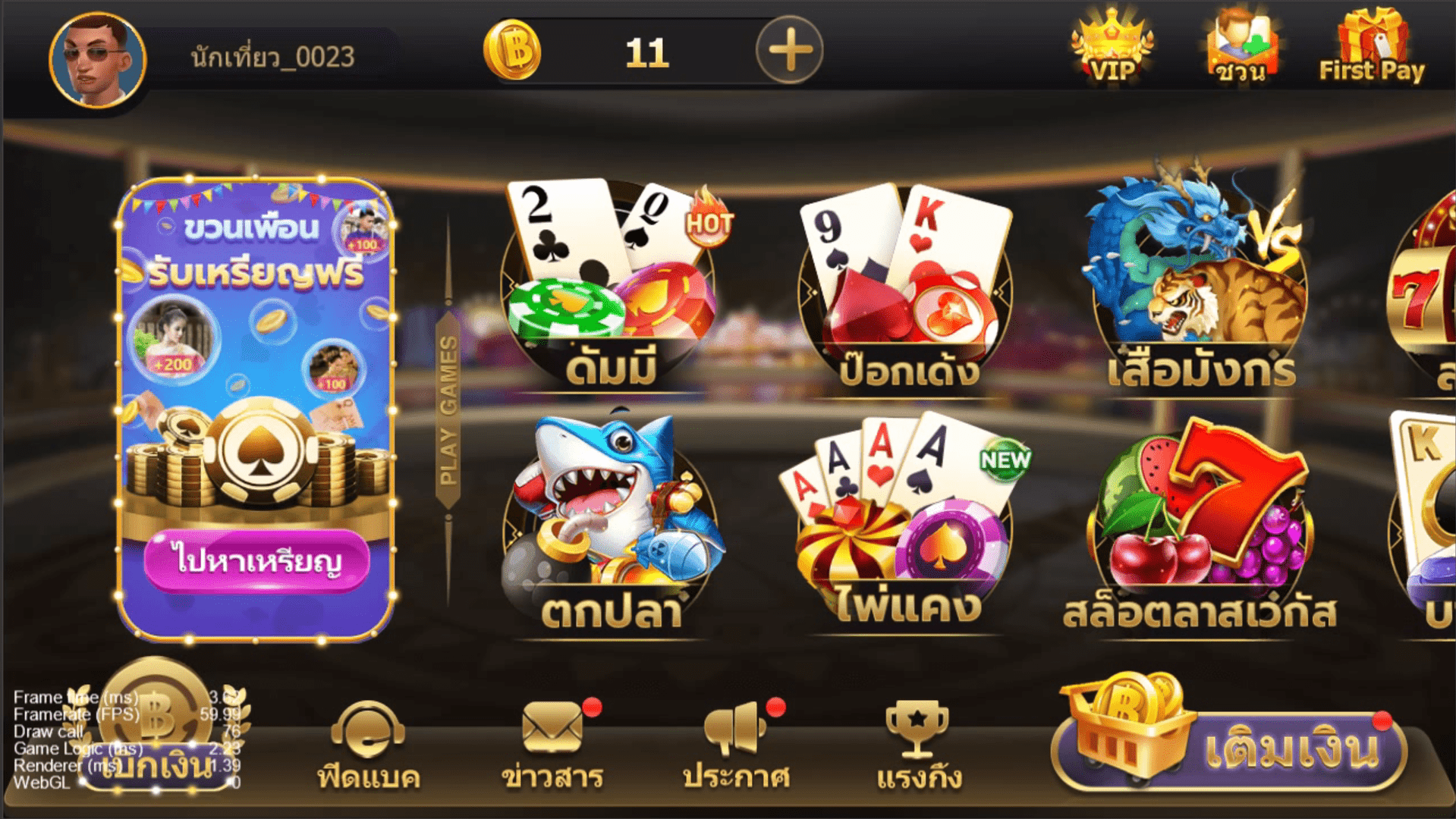This screenshot has width=1456, height=819.
Task: Expand the PLAY GAMES side panel
Action: click(x=447, y=409)
